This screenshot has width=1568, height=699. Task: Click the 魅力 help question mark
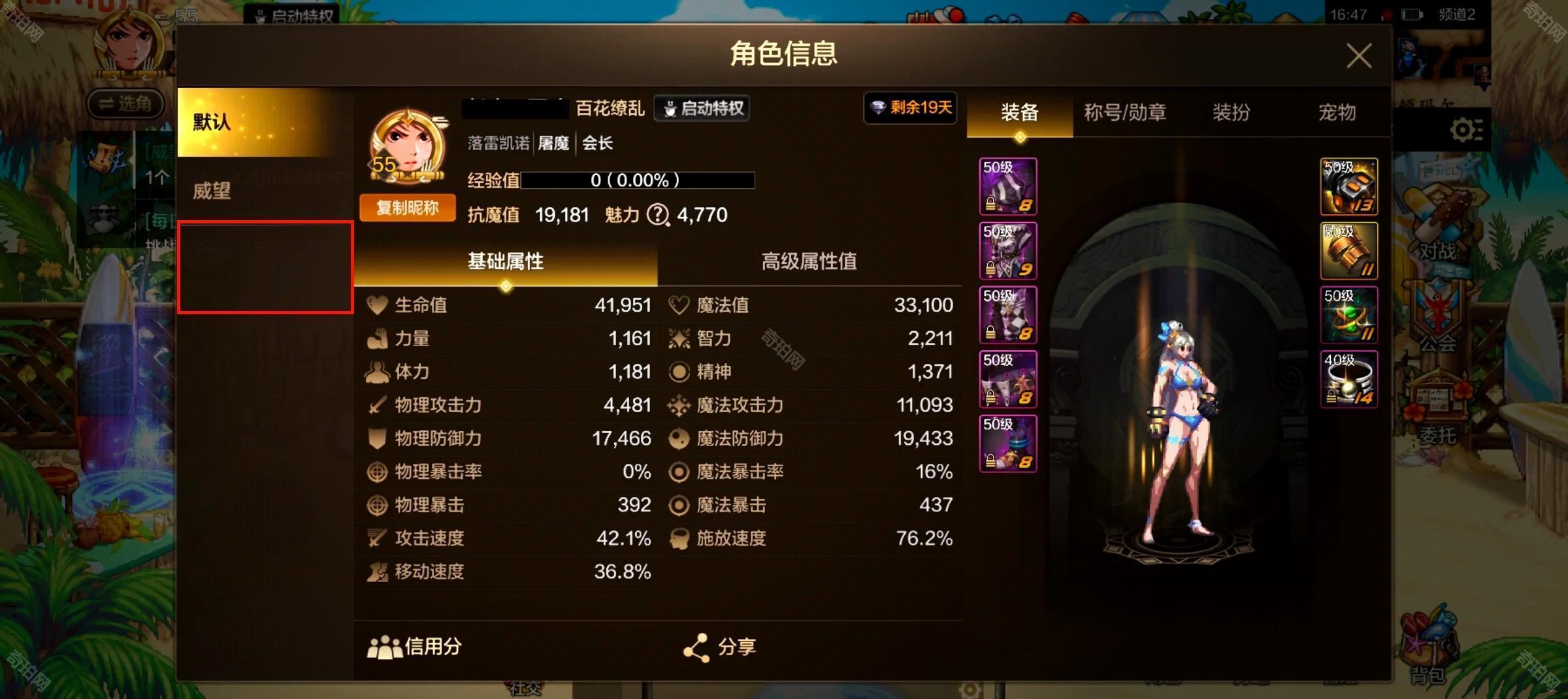click(x=658, y=216)
